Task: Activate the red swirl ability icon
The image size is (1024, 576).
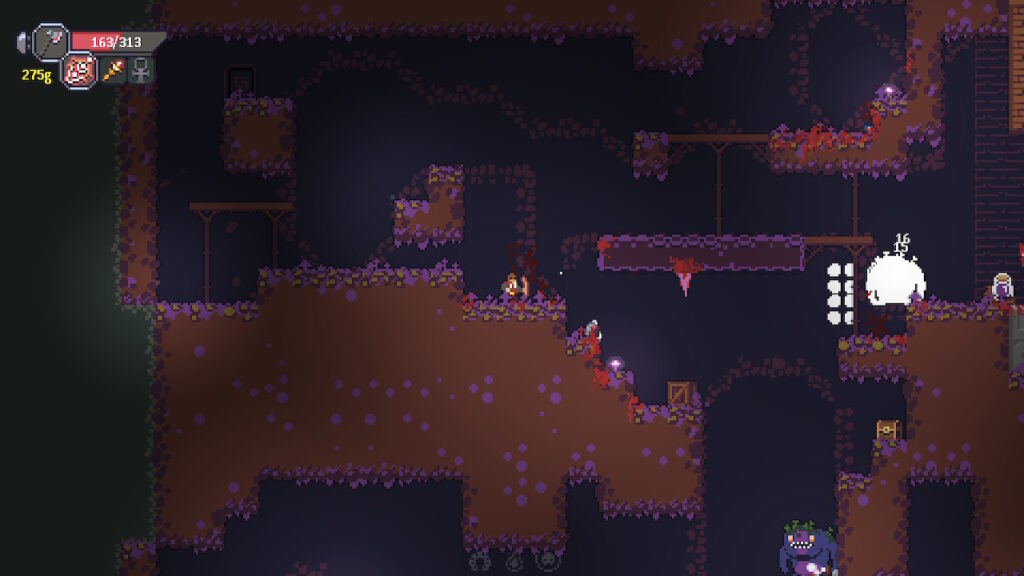Action: (x=80, y=71)
